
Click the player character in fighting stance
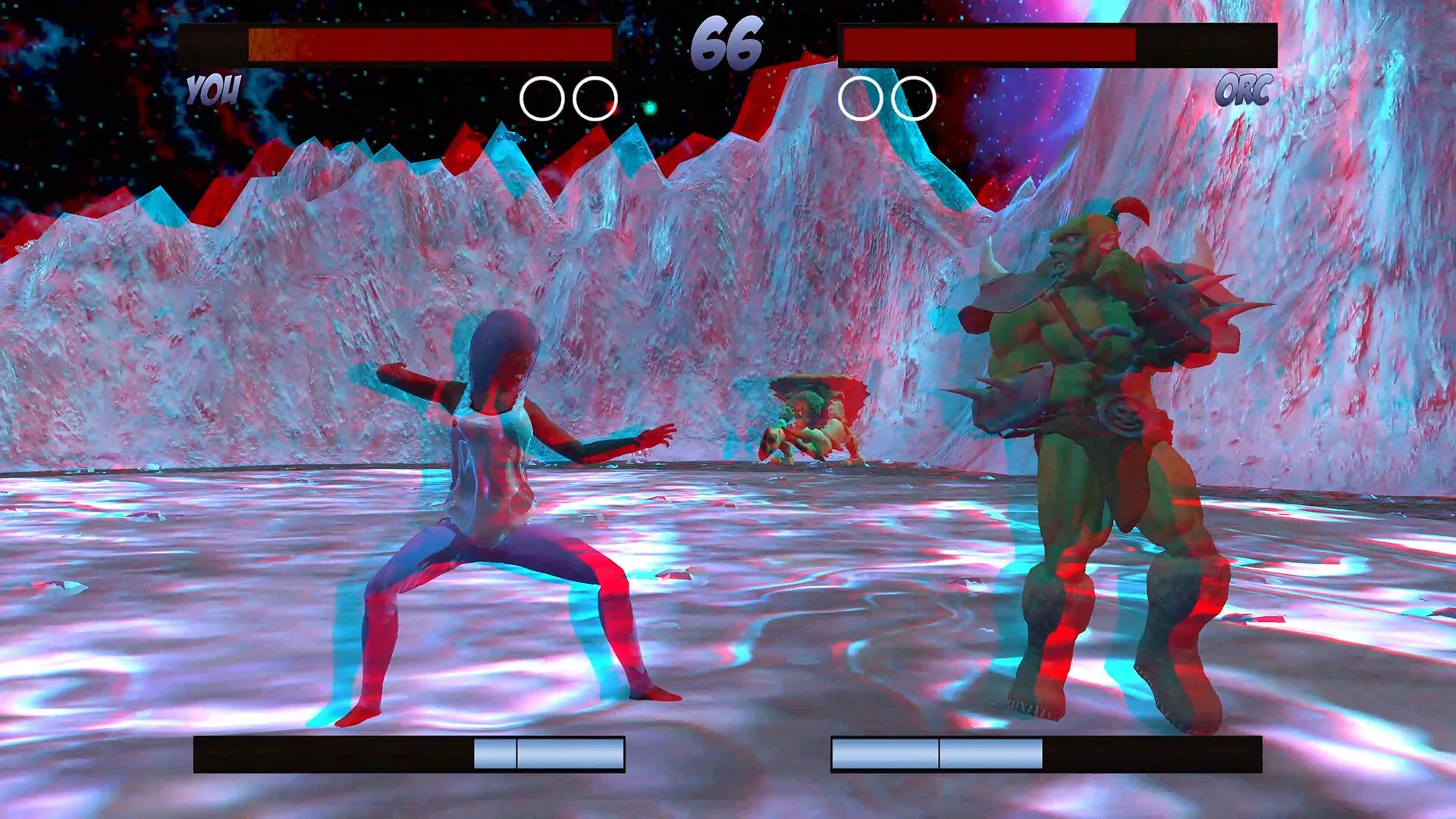(493, 493)
